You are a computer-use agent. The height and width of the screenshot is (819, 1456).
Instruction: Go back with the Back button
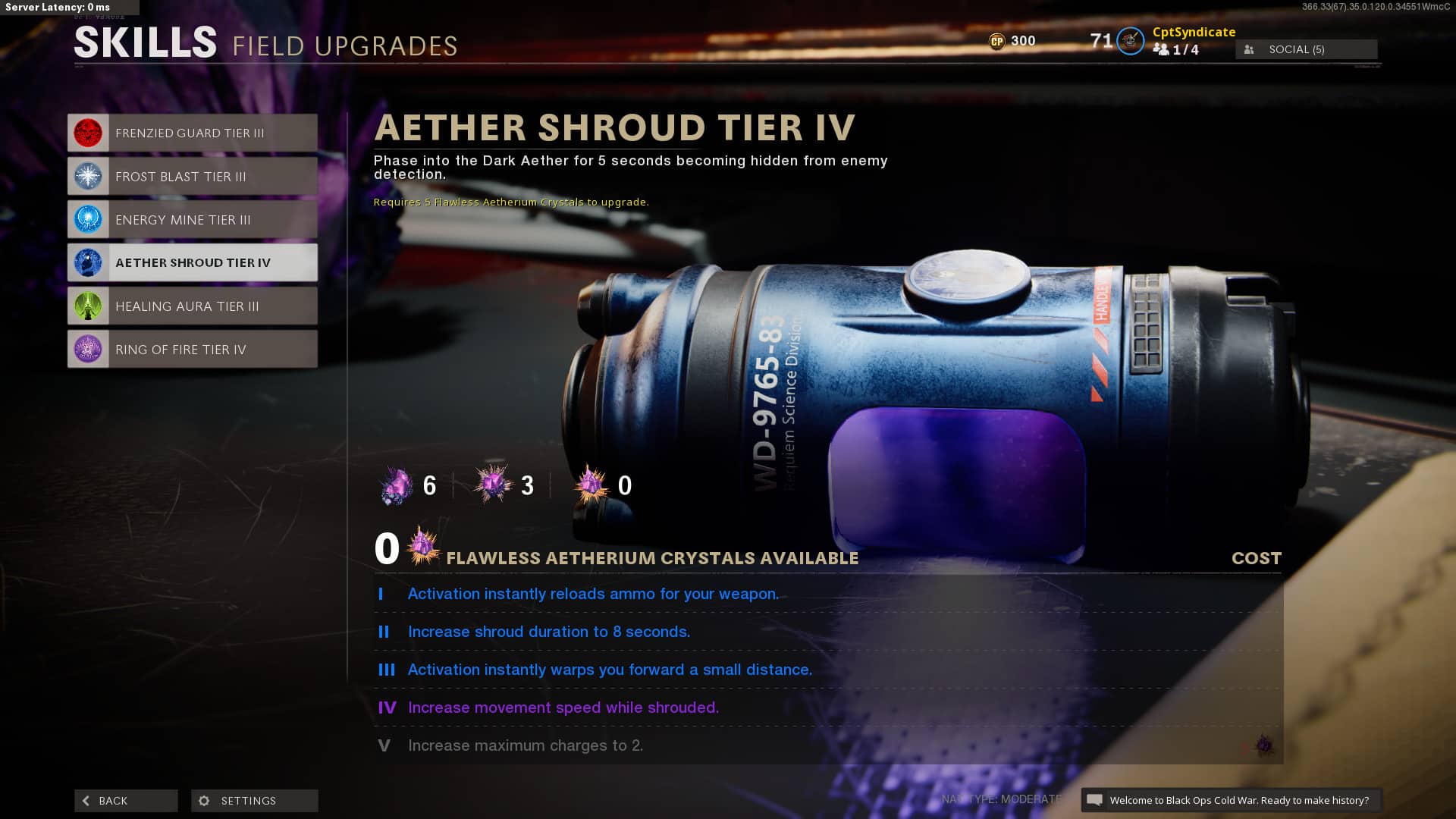pyautogui.click(x=126, y=800)
